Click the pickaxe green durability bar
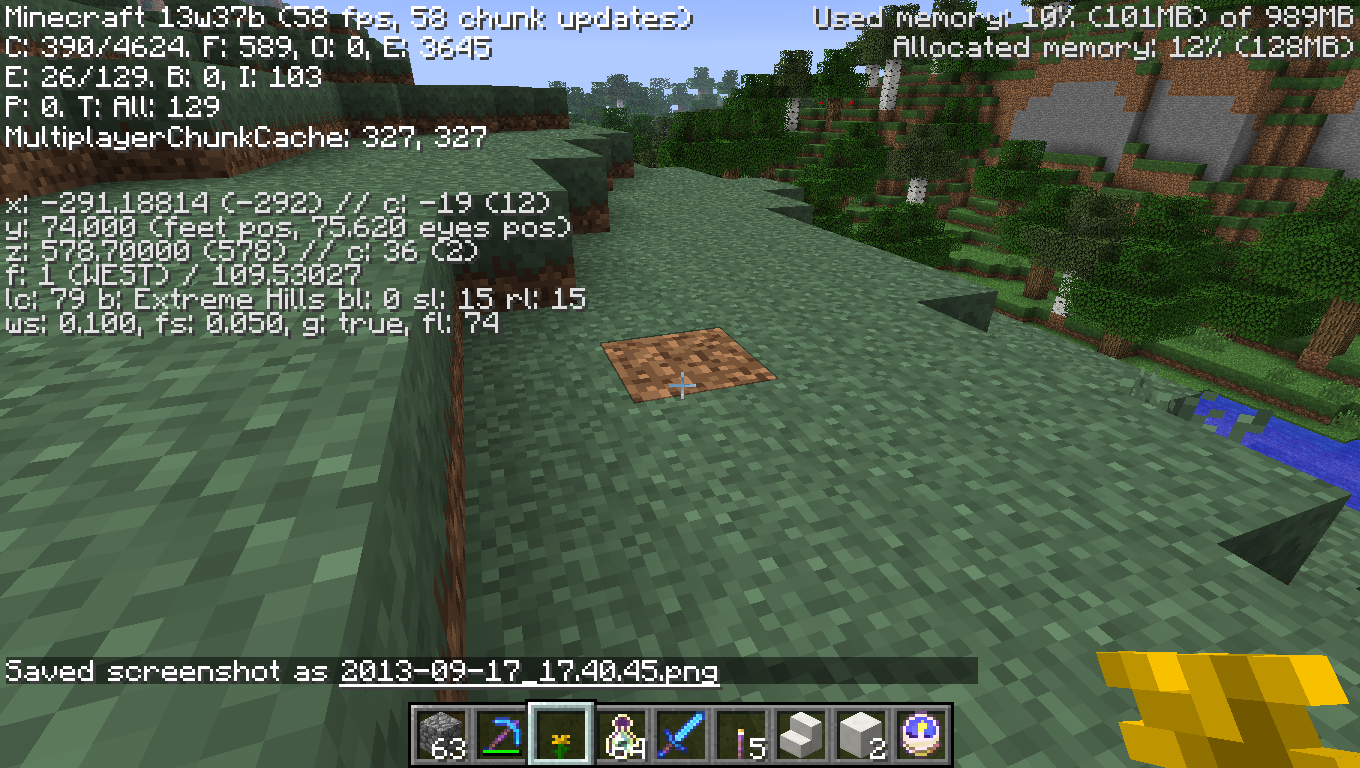Image resolution: width=1360 pixels, height=768 pixels. click(500, 750)
